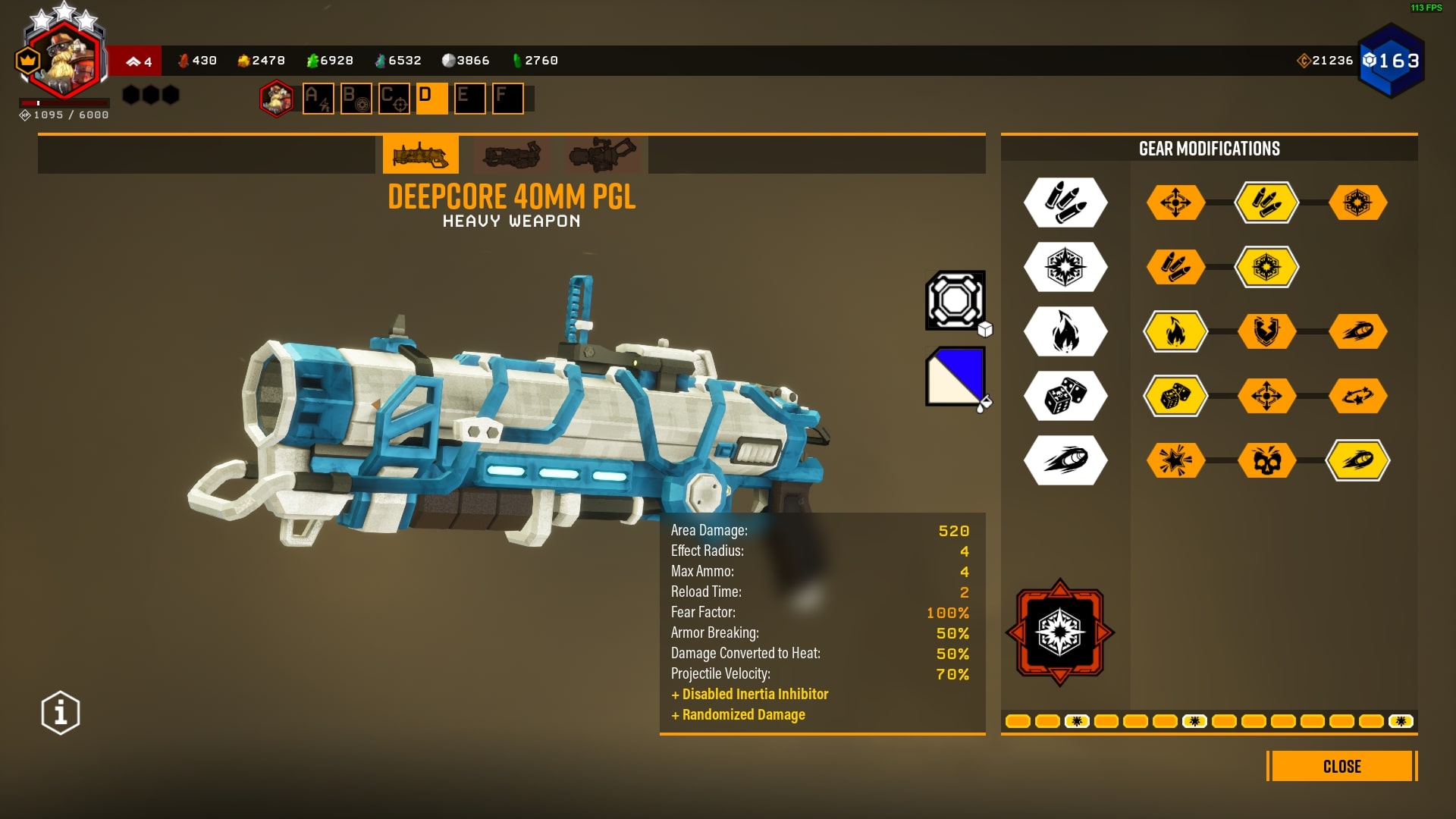Screen dimensions: 1456x819
Task: Open the info button with the letter i
Action: pos(61,713)
